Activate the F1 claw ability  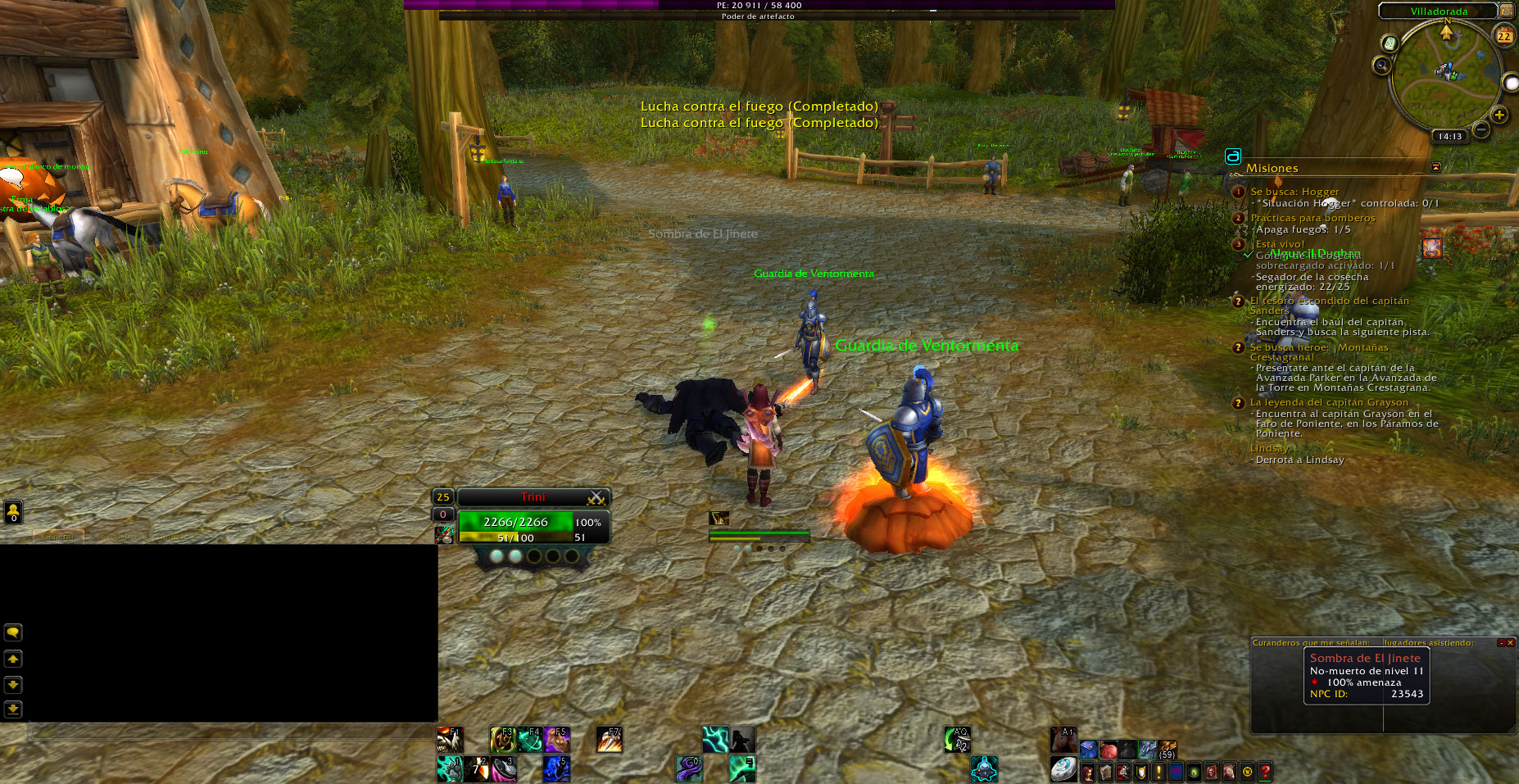coord(449,740)
